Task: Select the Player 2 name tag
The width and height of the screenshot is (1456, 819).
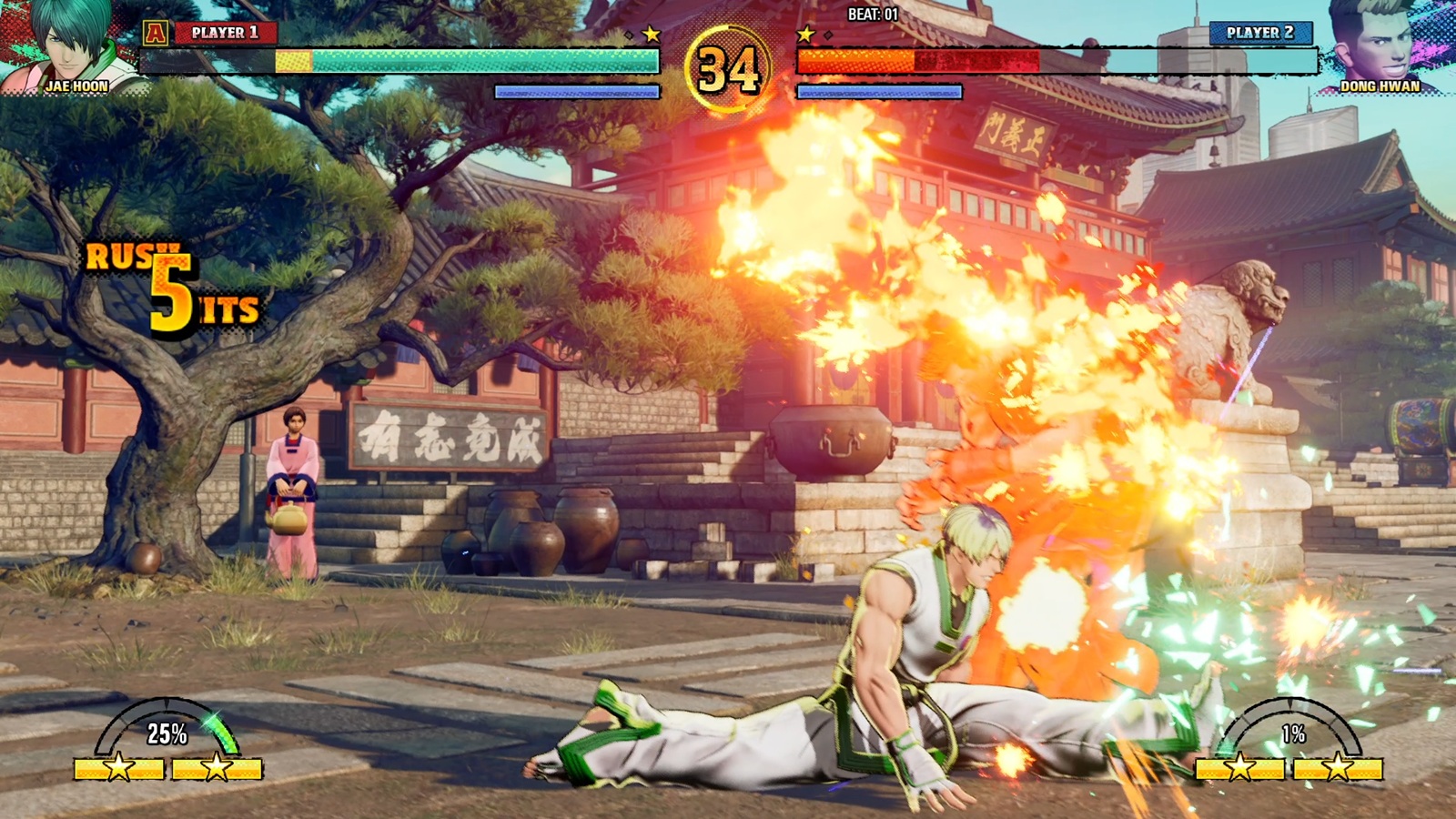Action: 1260,33
